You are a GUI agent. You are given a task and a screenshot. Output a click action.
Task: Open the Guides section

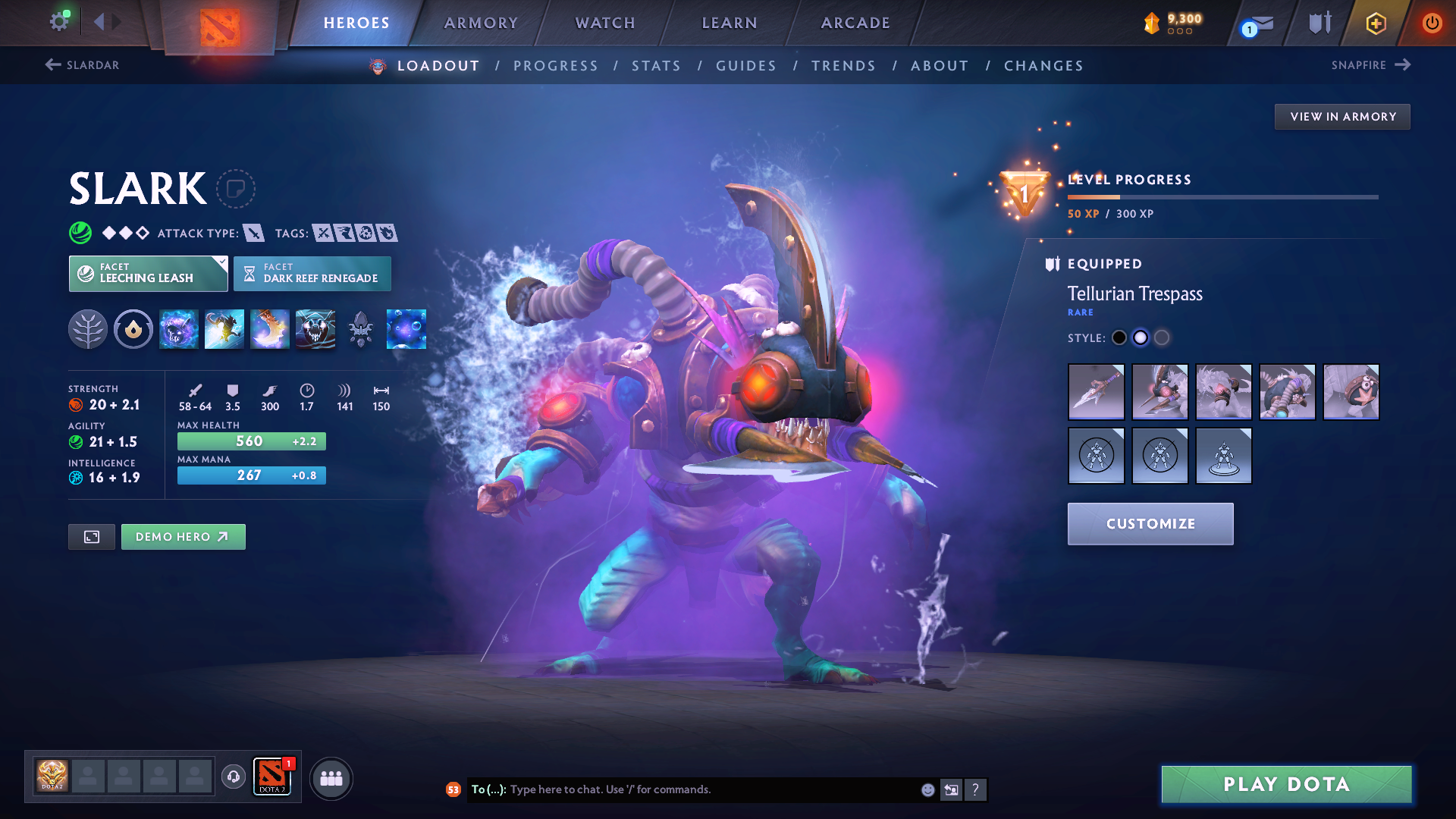[746, 66]
